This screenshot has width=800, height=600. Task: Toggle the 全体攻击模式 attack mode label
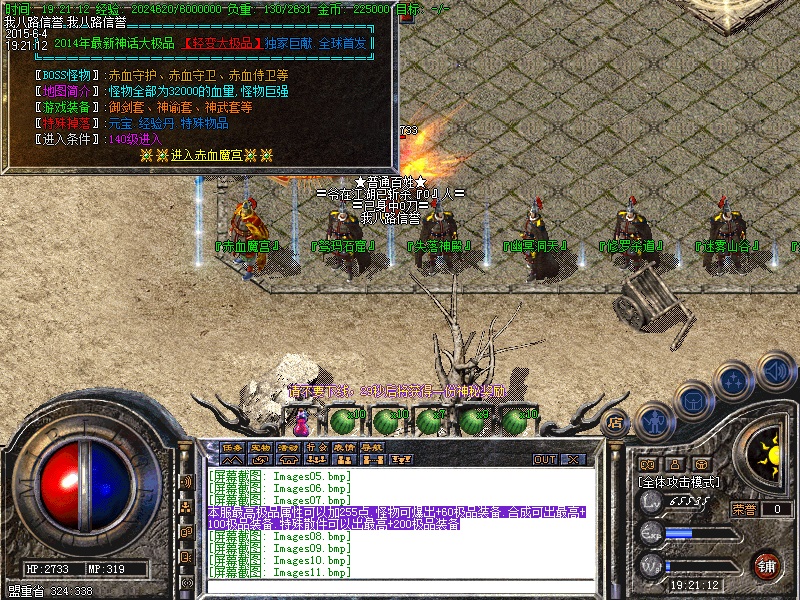(x=679, y=482)
